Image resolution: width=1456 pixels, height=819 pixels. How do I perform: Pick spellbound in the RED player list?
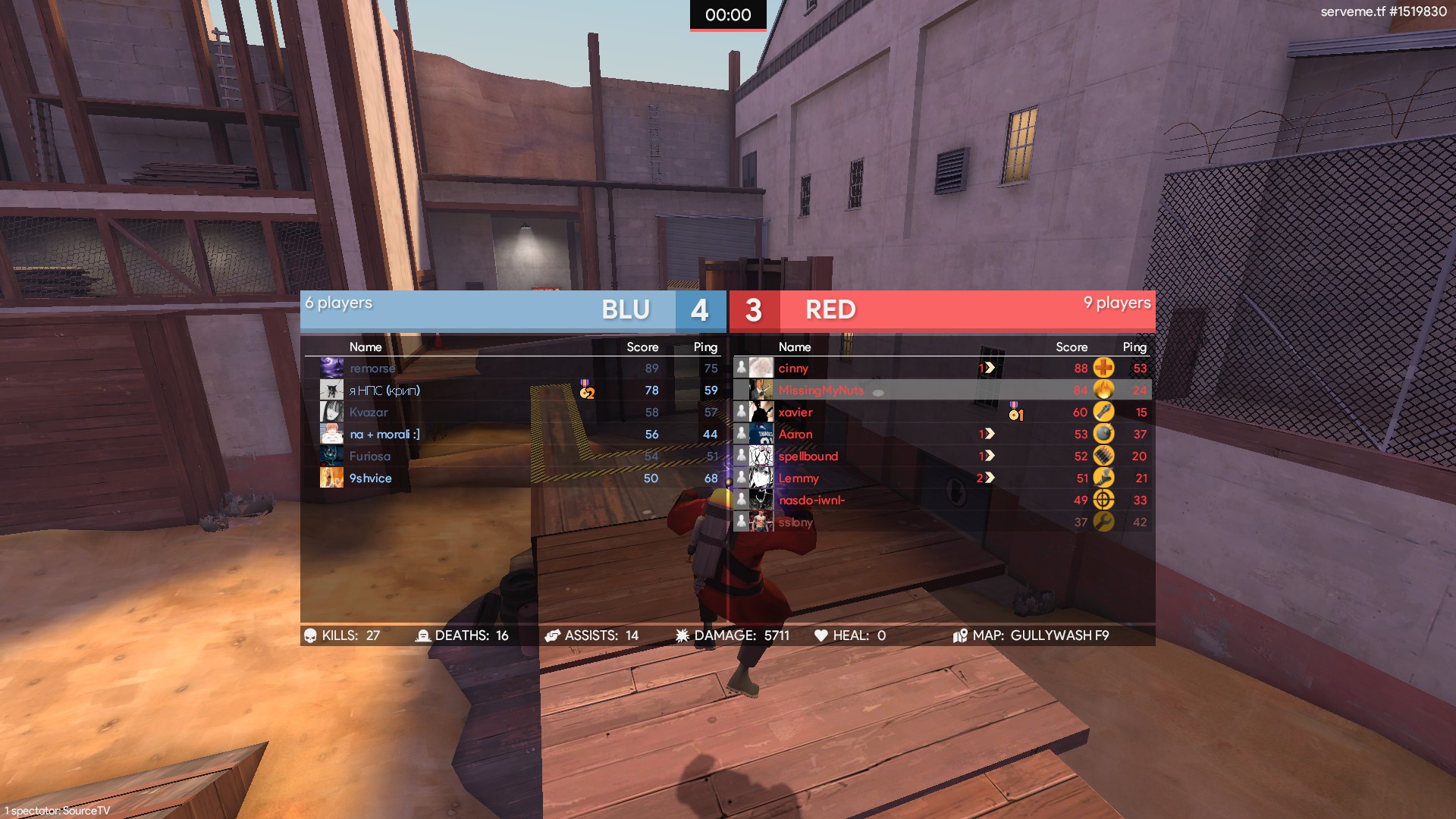tap(808, 457)
